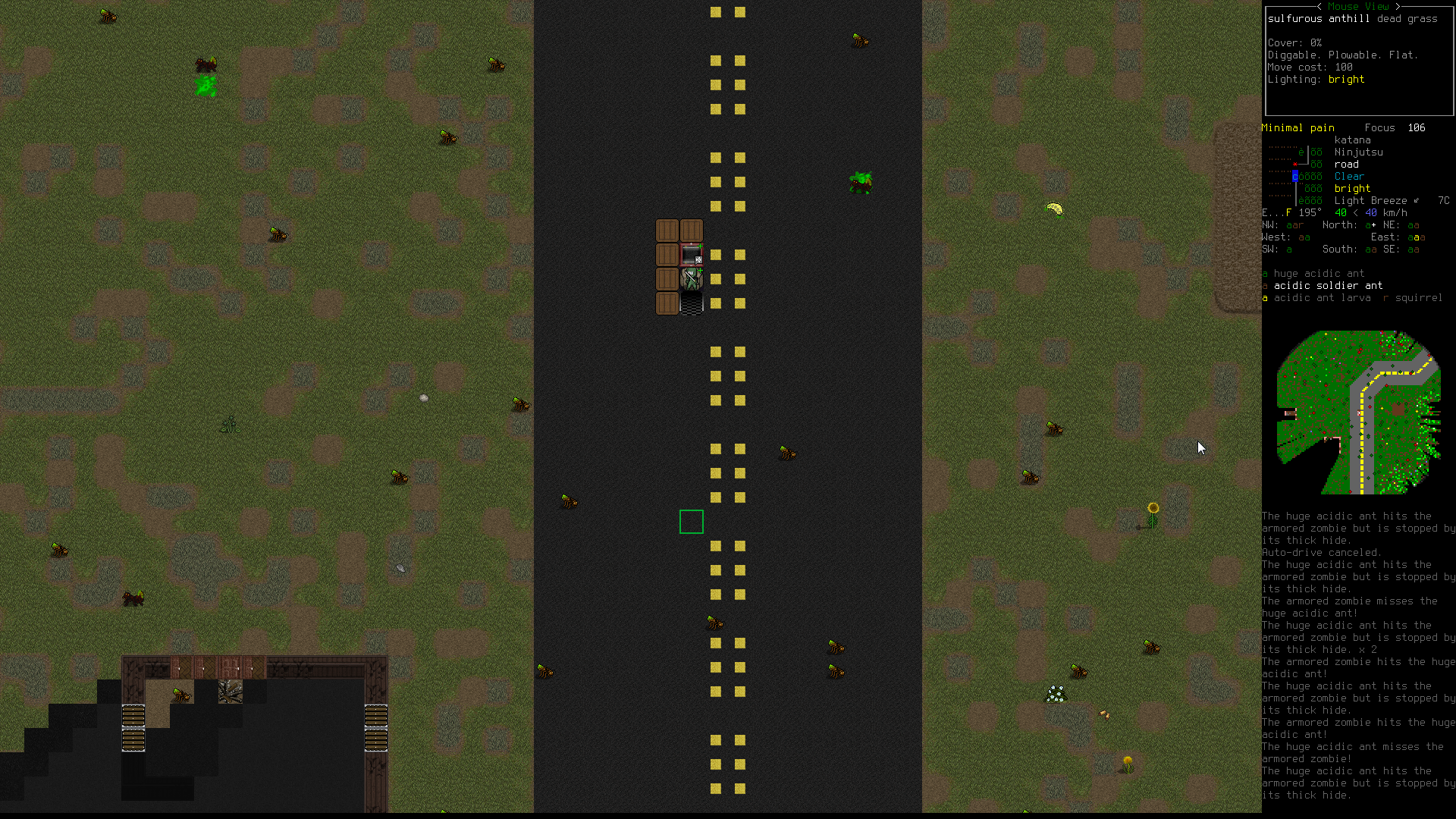Select 'acidic soldier ant' in the monster list
Screen dimensions: 1456x819
click(1328, 286)
